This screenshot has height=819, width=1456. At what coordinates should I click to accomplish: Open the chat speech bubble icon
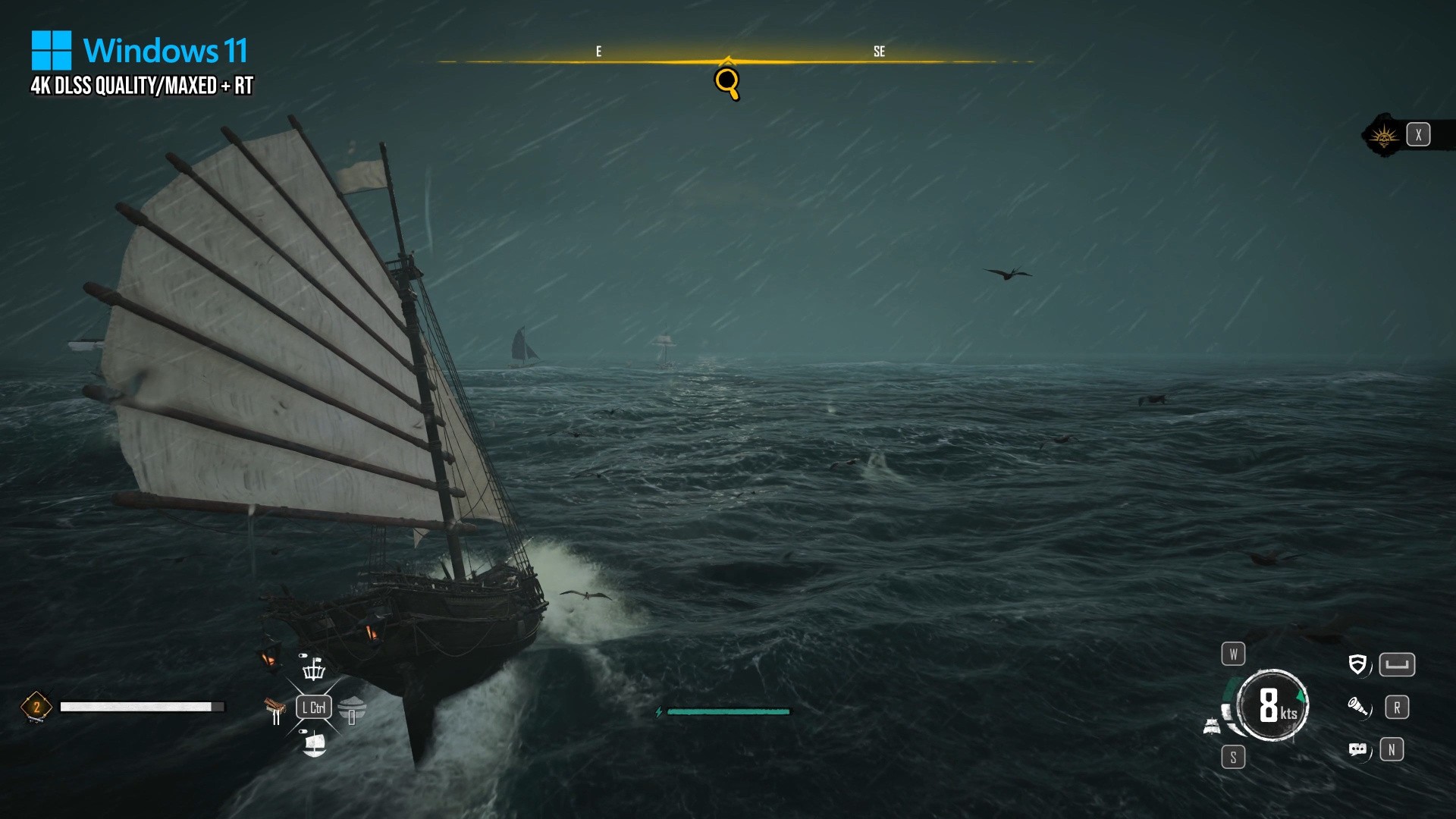click(x=1357, y=750)
